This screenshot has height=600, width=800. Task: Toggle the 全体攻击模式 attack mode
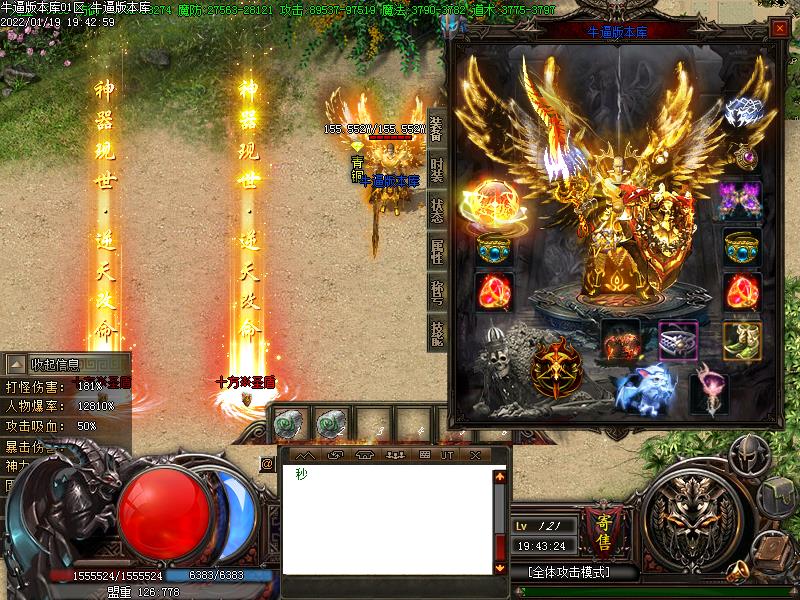(x=568, y=573)
